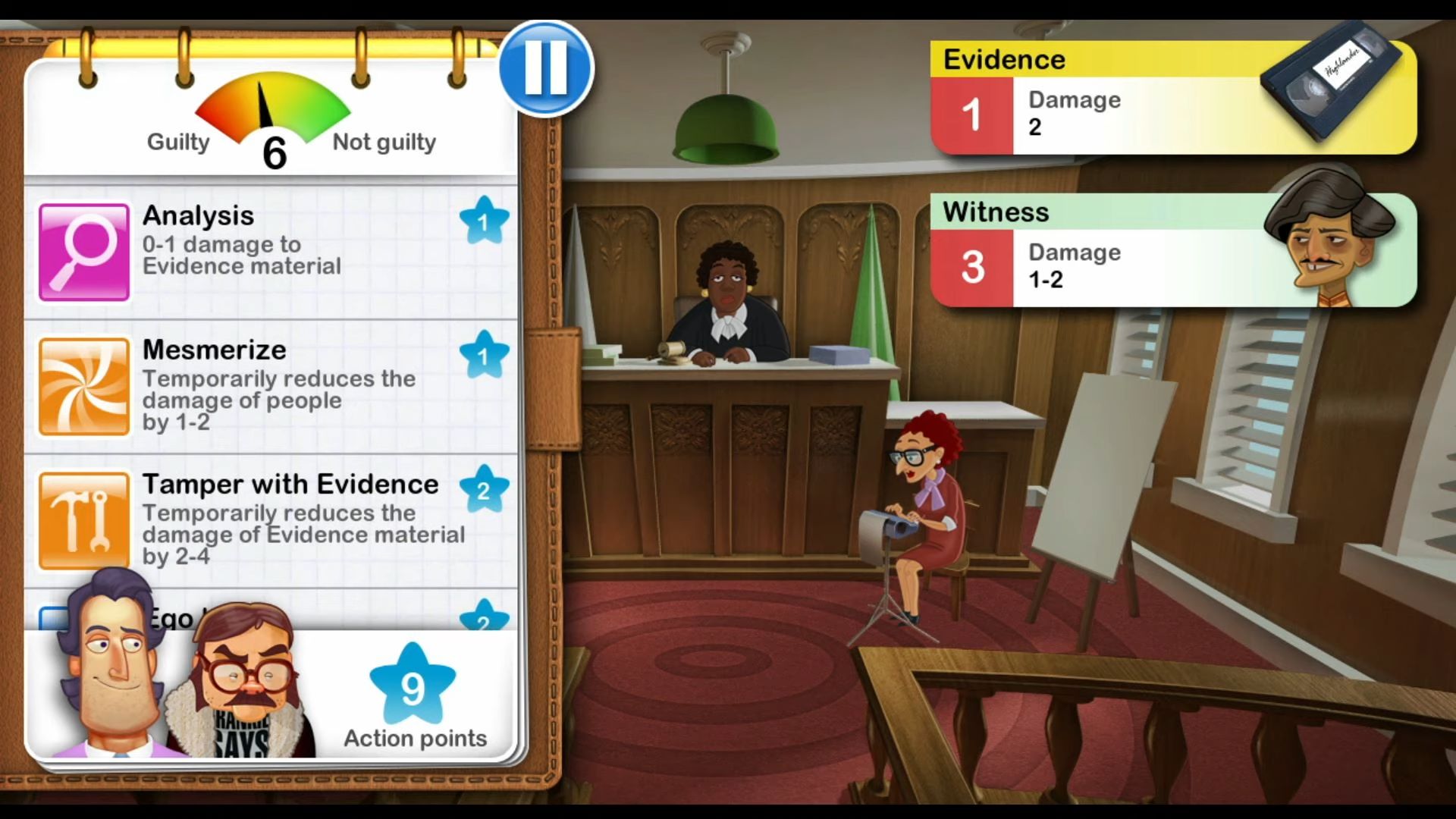Expand the Witness card panel
The height and width of the screenshot is (819, 1456).
tap(1175, 250)
